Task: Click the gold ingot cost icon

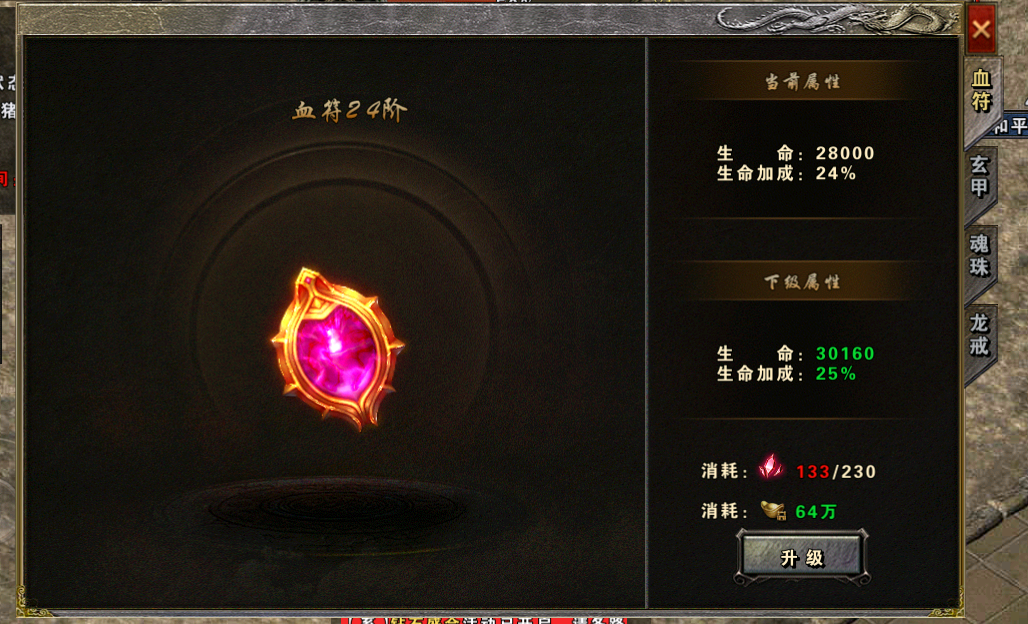Action: click(x=773, y=510)
